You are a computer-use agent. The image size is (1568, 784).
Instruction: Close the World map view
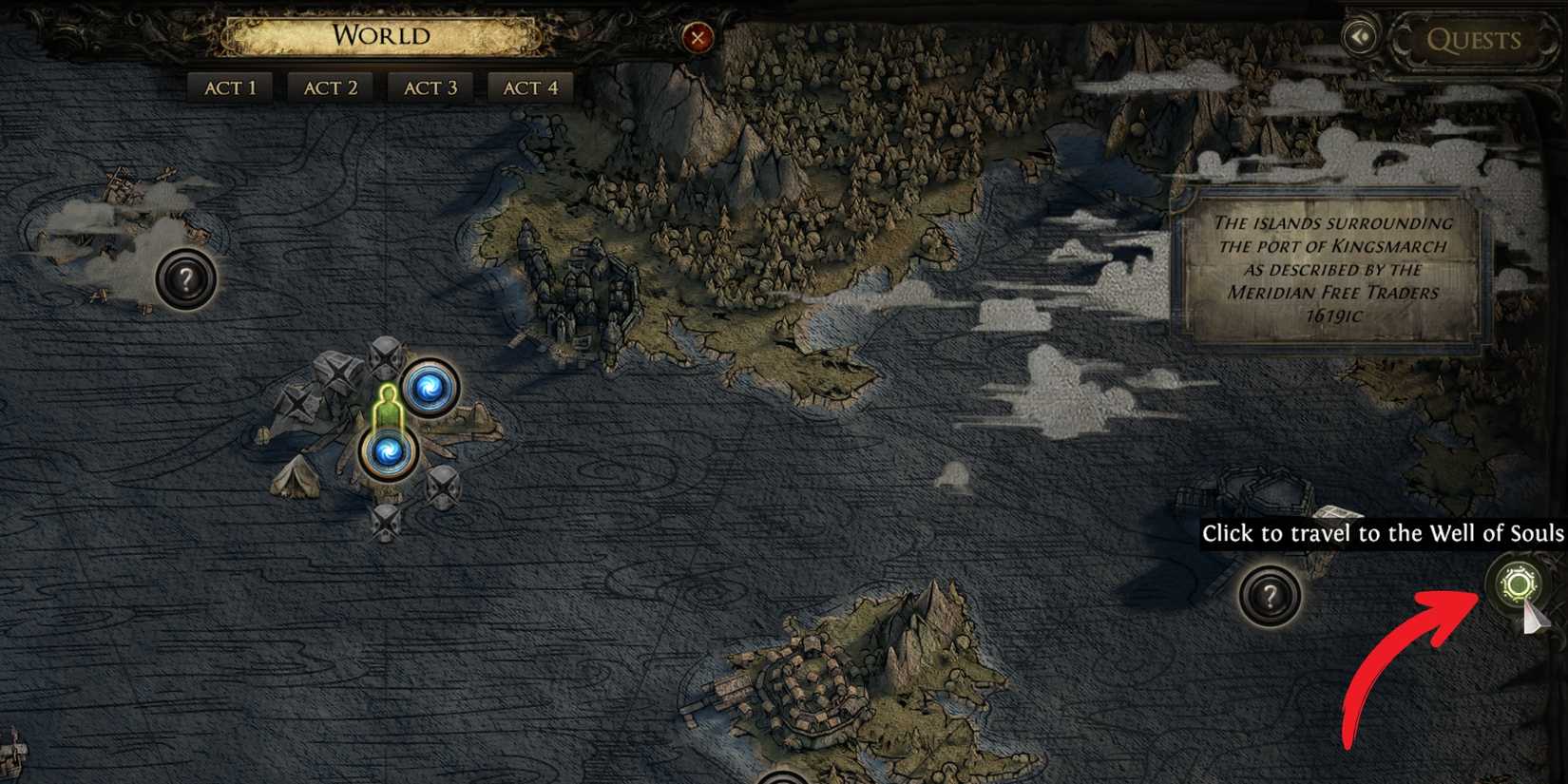click(699, 37)
